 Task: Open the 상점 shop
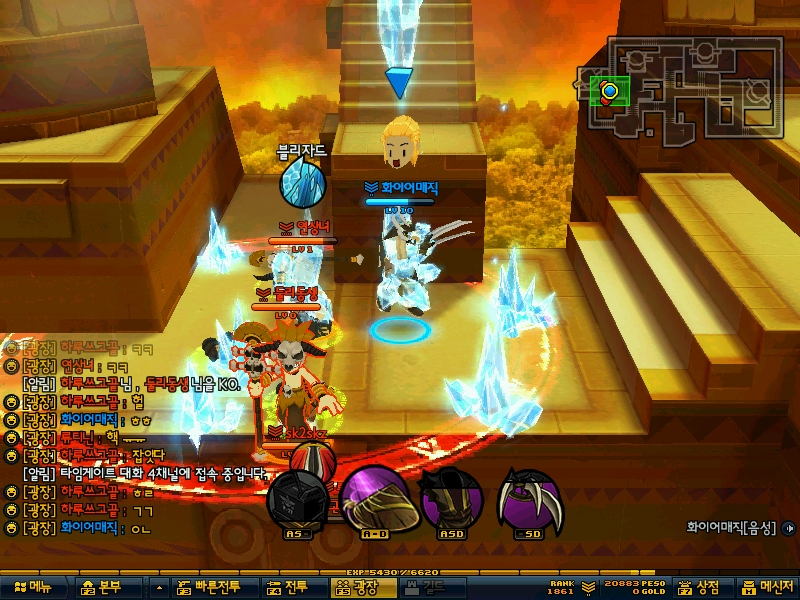[702, 588]
